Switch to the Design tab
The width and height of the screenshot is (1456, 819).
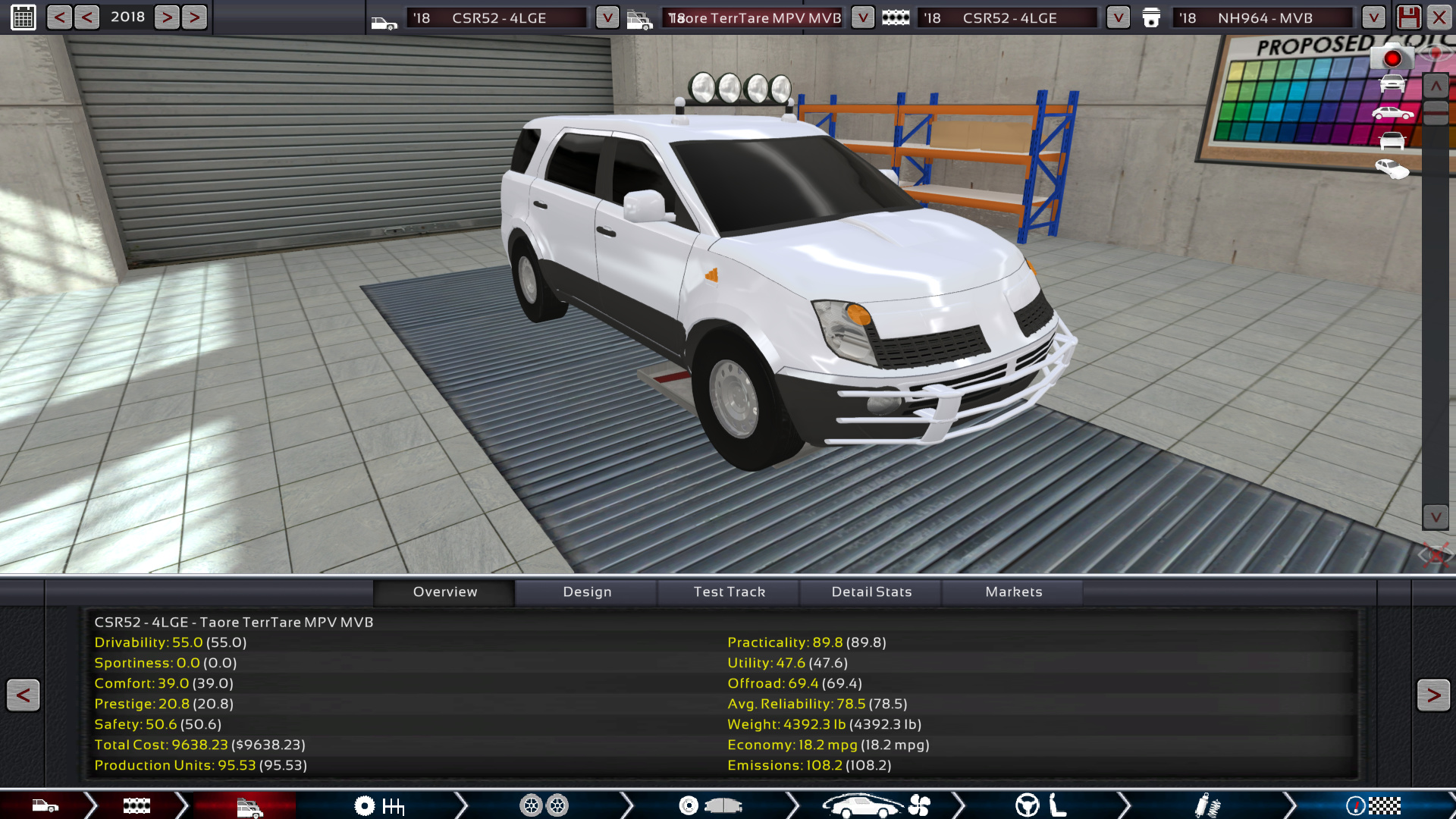tap(587, 591)
